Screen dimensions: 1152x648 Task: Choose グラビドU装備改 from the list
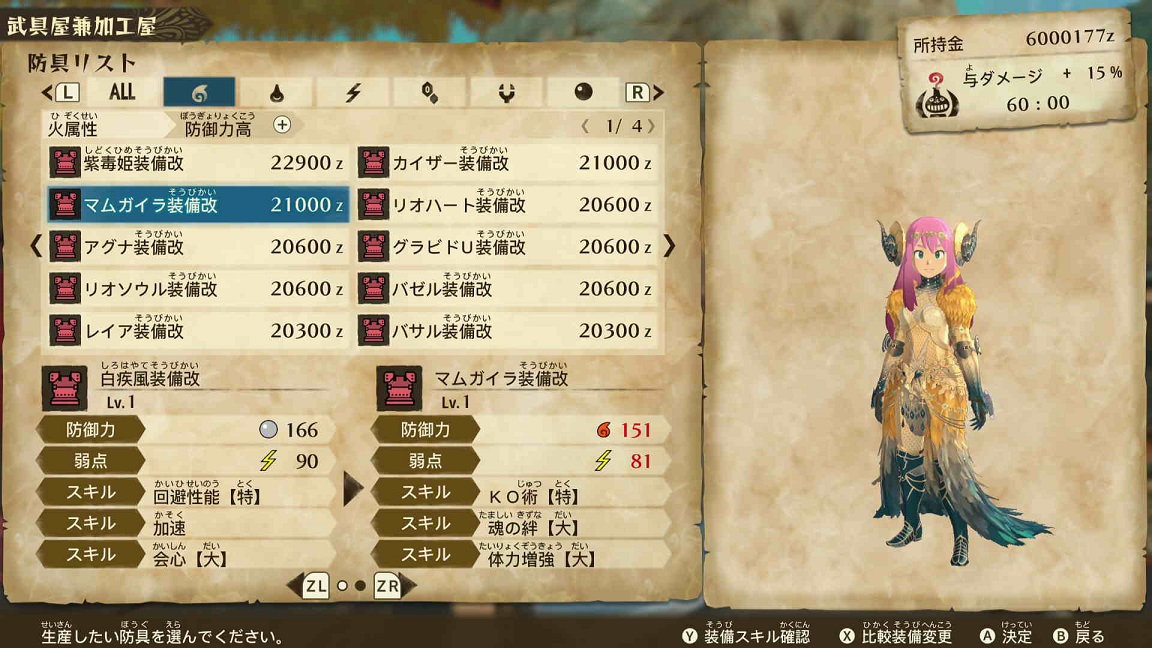point(506,246)
